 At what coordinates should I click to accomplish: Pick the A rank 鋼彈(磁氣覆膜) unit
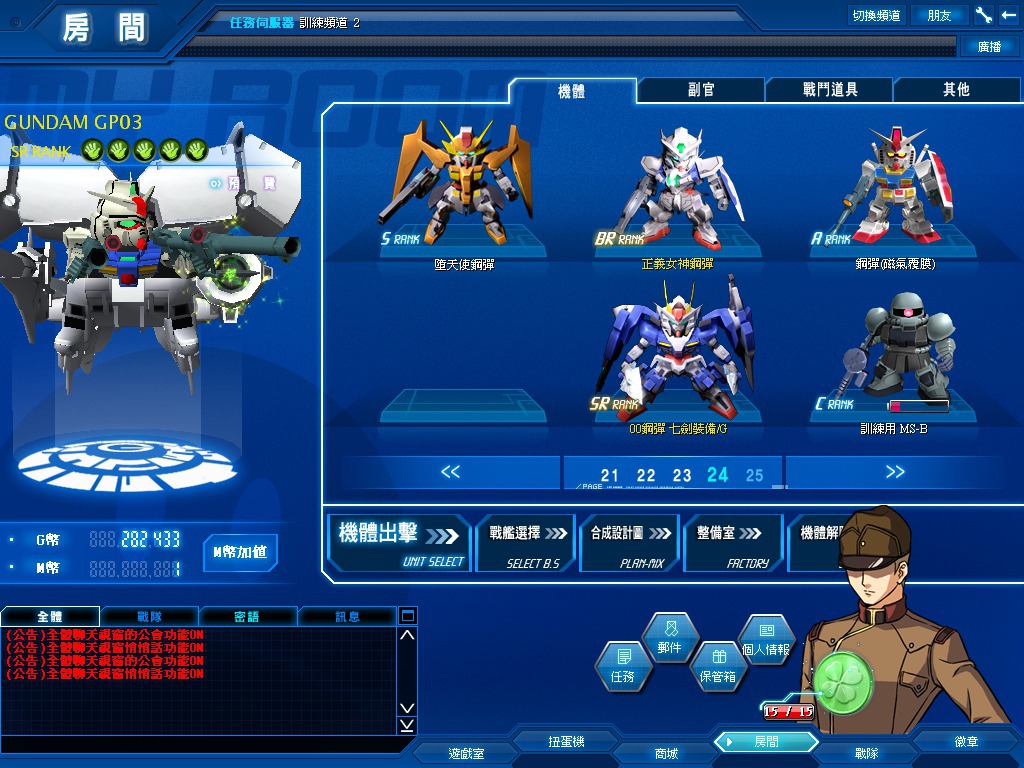[x=895, y=195]
